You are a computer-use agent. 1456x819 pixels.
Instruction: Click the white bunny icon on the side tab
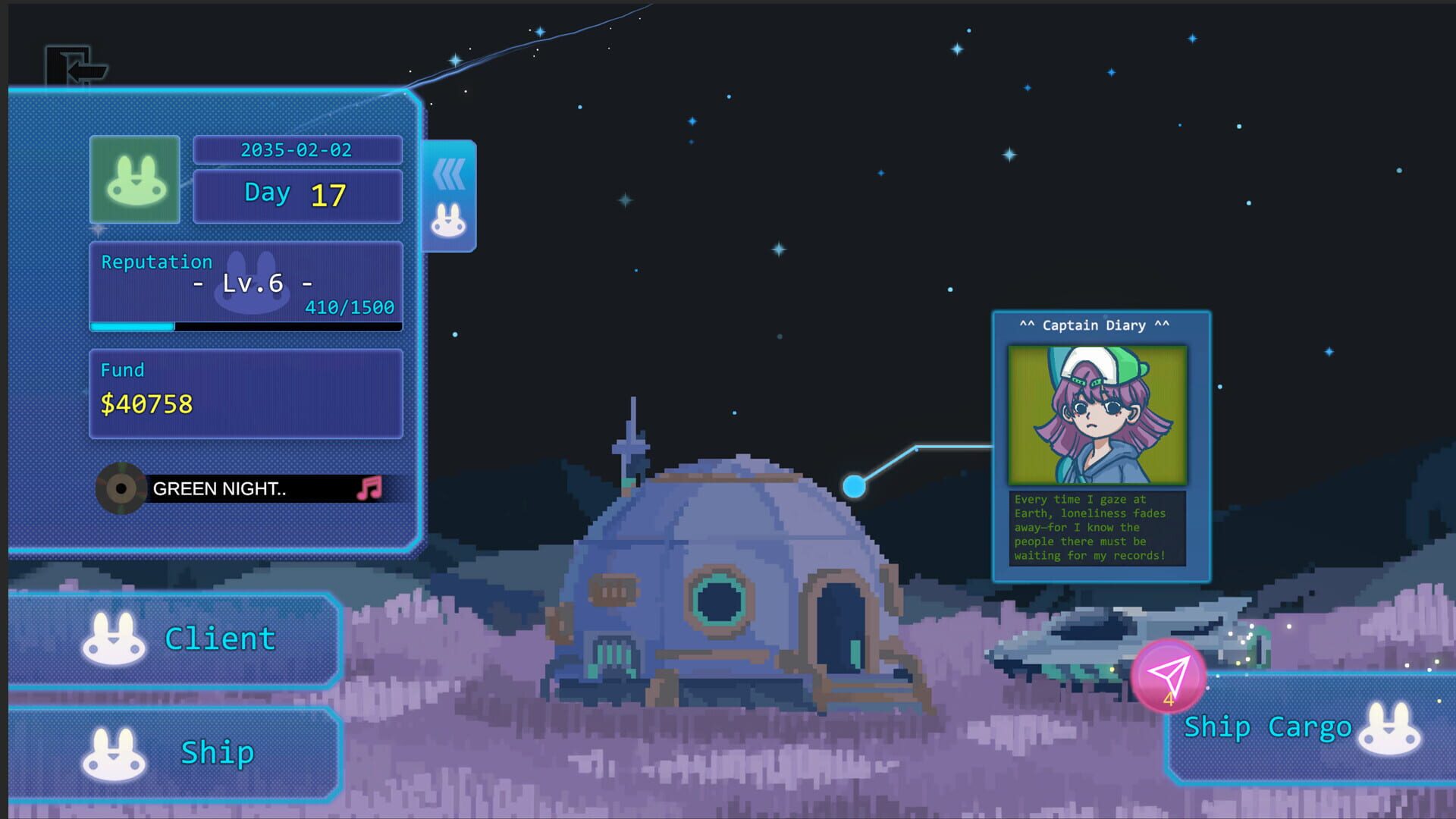pyautogui.click(x=448, y=219)
